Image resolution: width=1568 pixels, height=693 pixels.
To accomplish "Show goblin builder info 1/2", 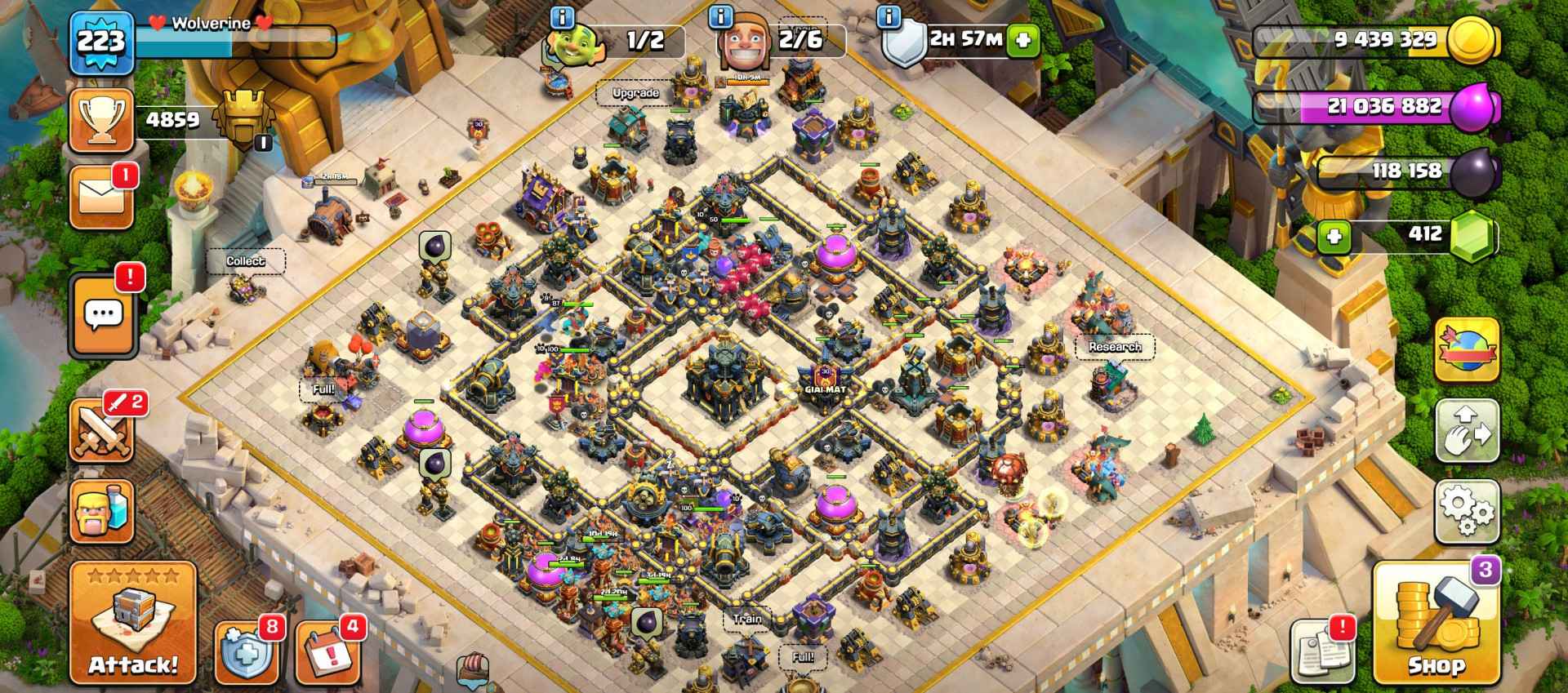I will coord(563,16).
